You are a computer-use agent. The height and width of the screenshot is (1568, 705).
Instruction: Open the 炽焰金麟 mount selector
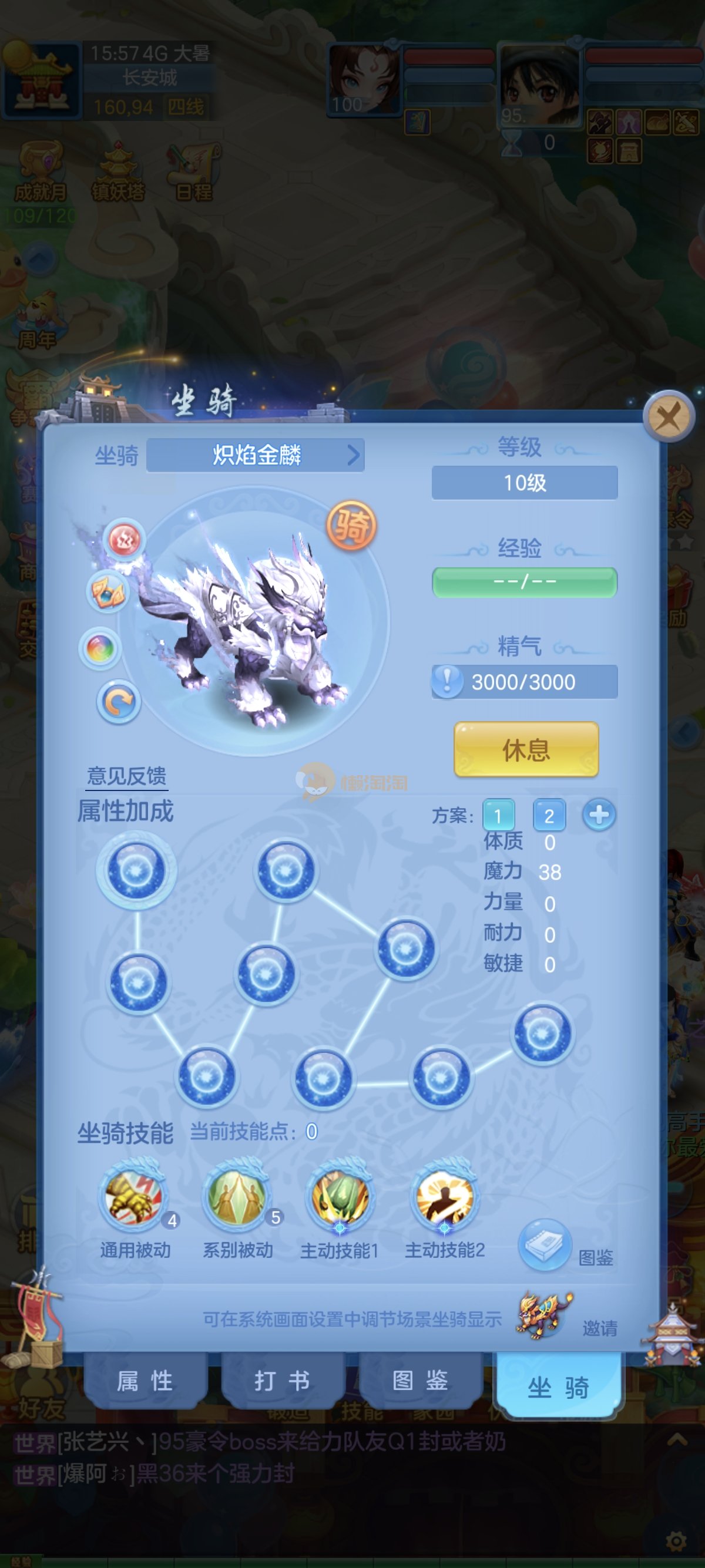click(256, 455)
